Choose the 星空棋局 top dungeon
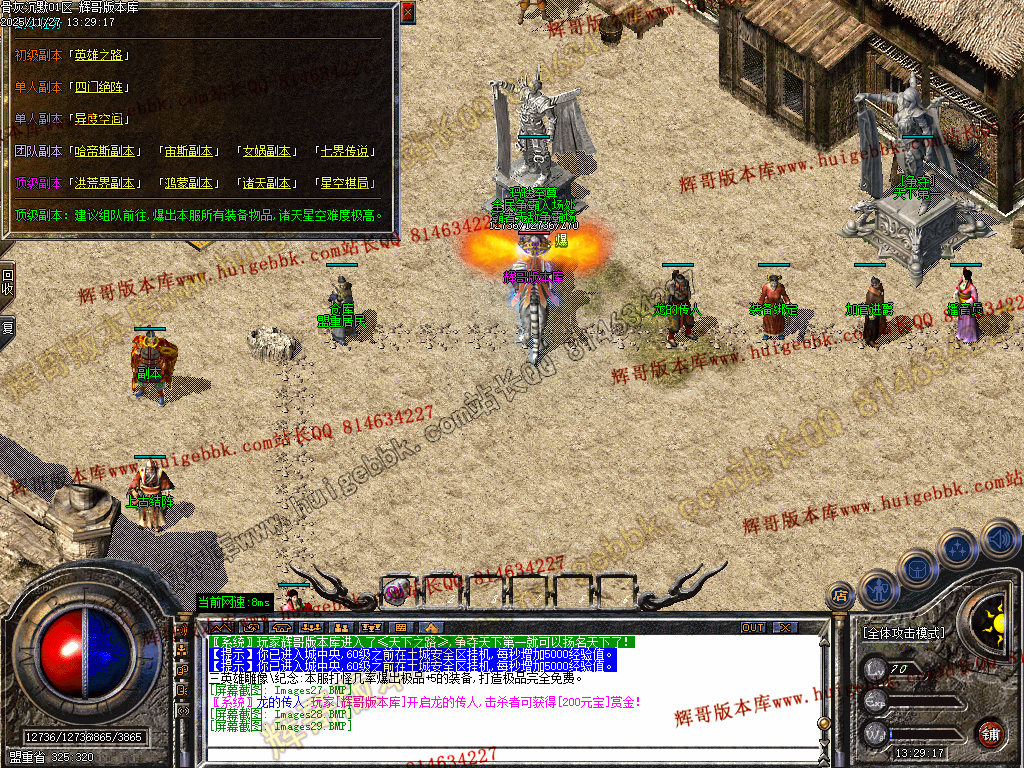The width and height of the screenshot is (1024, 768). click(x=345, y=183)
